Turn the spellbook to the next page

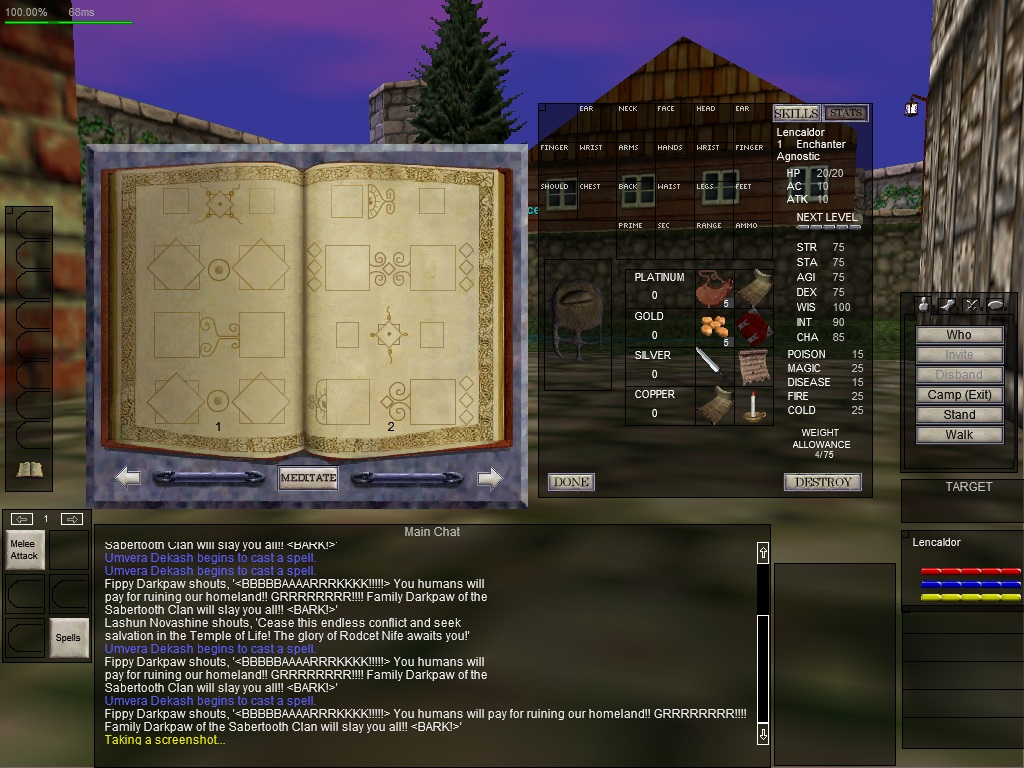[489, 478]
